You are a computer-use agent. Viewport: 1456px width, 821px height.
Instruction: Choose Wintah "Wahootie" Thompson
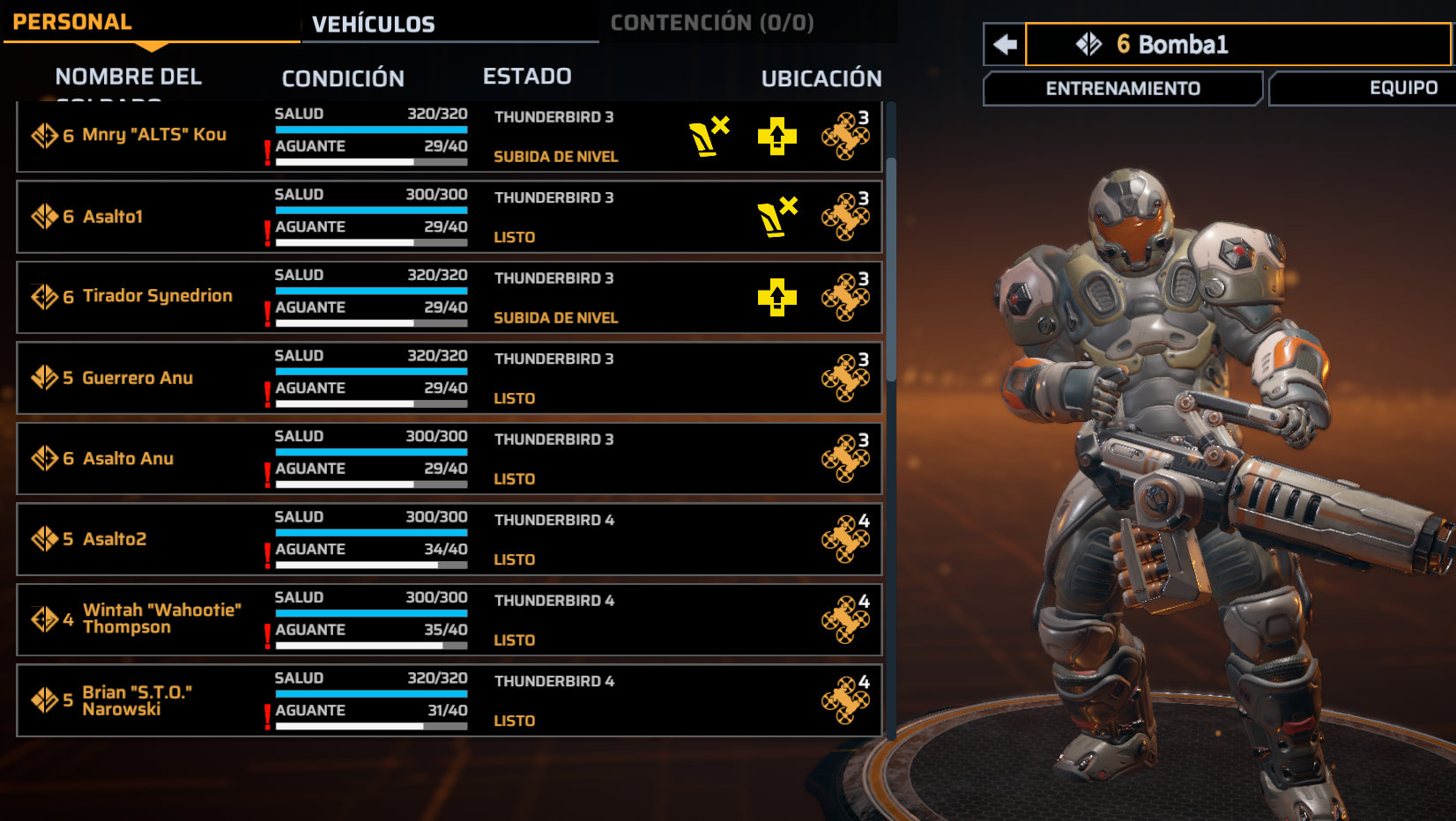click(161, 618)
